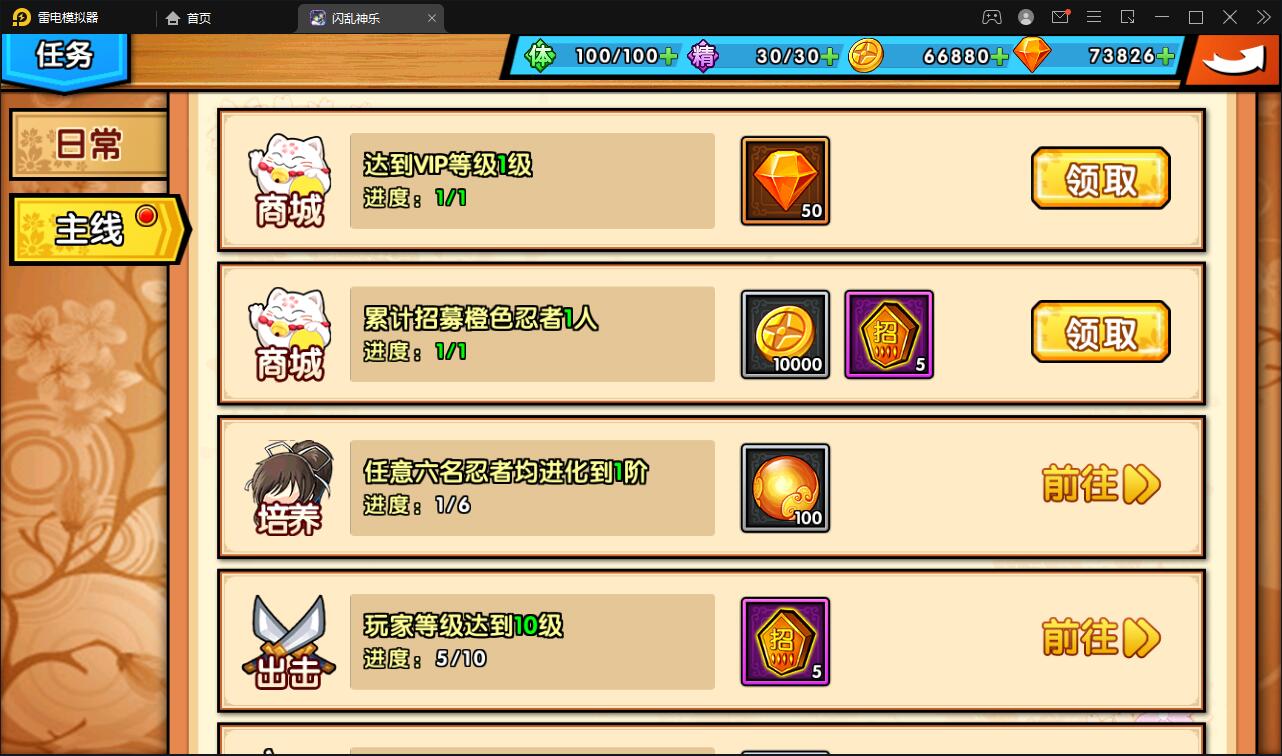Select the 主线 tab with red dot

[88, 228]
